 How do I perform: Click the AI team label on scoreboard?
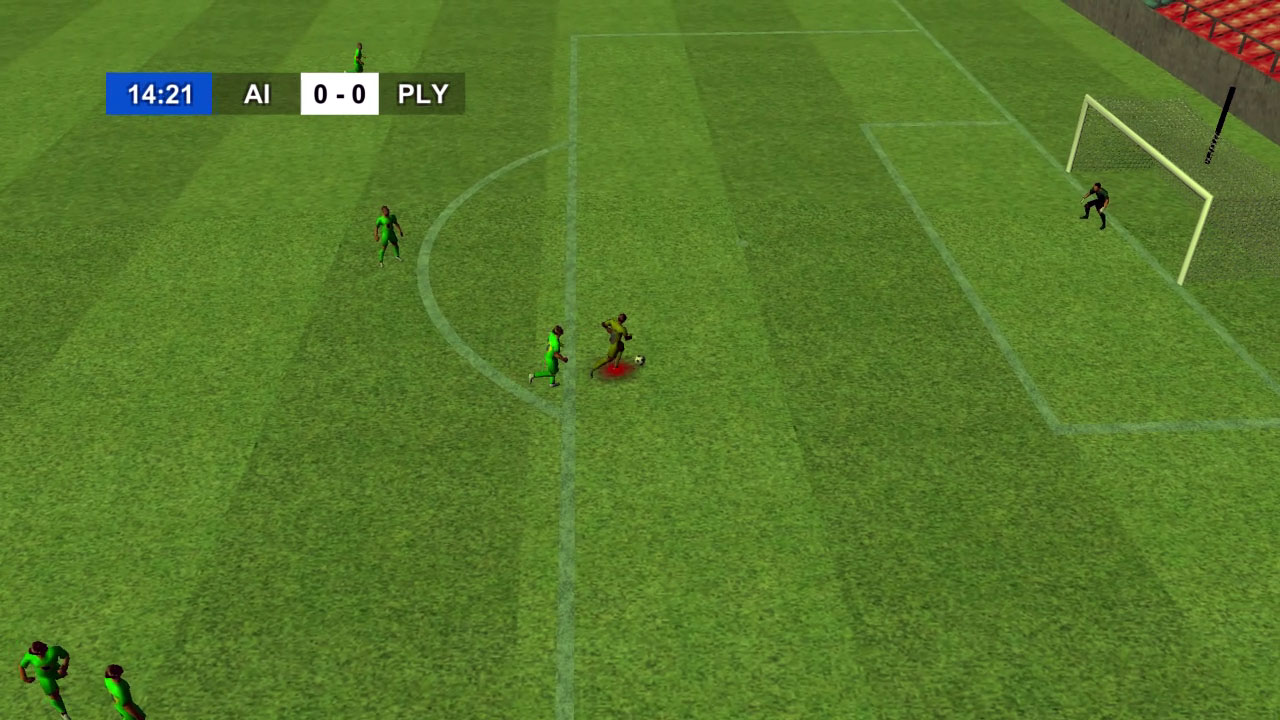pos(258,94)
